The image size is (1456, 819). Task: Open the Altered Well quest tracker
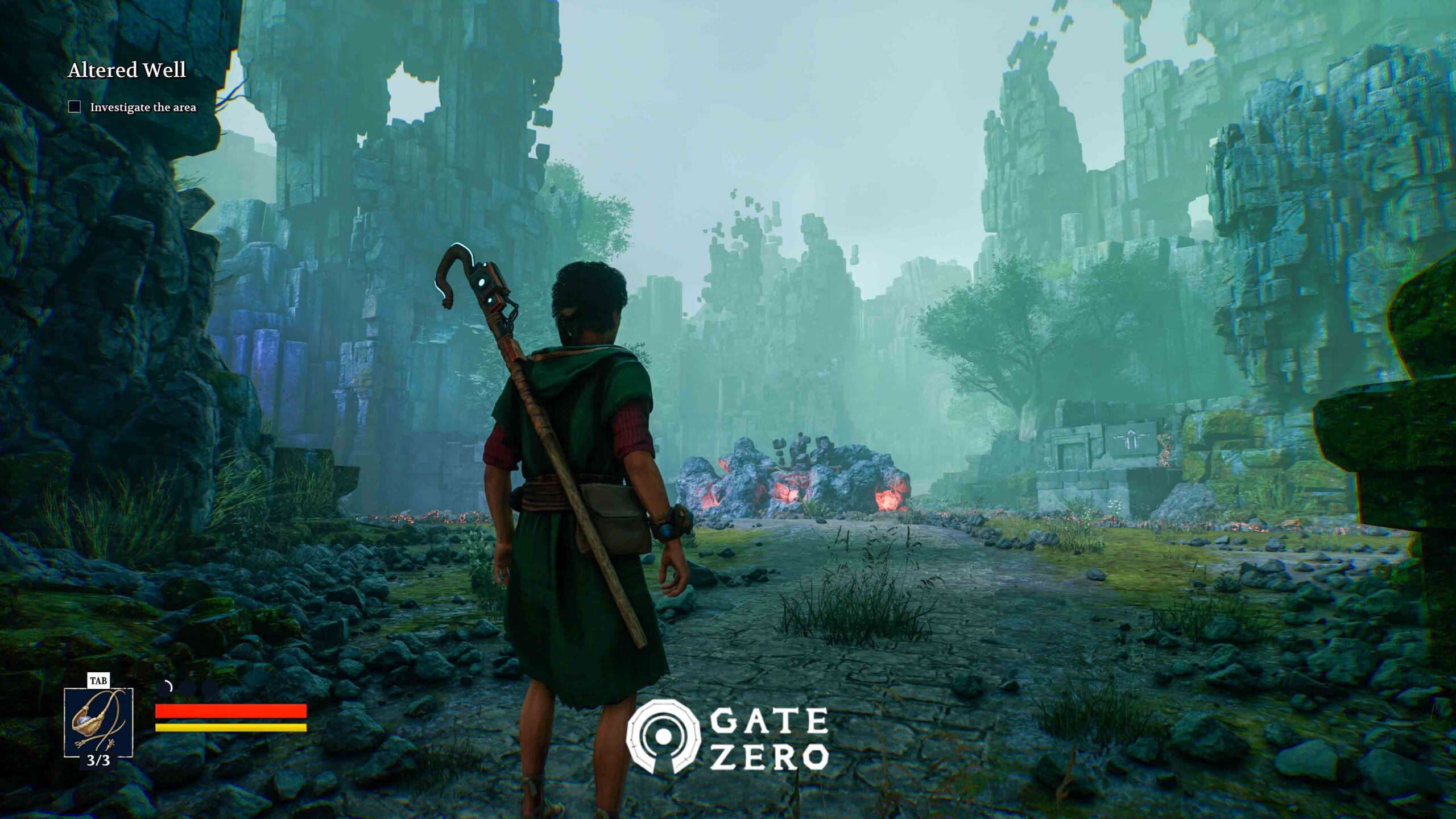coord(127,71)
